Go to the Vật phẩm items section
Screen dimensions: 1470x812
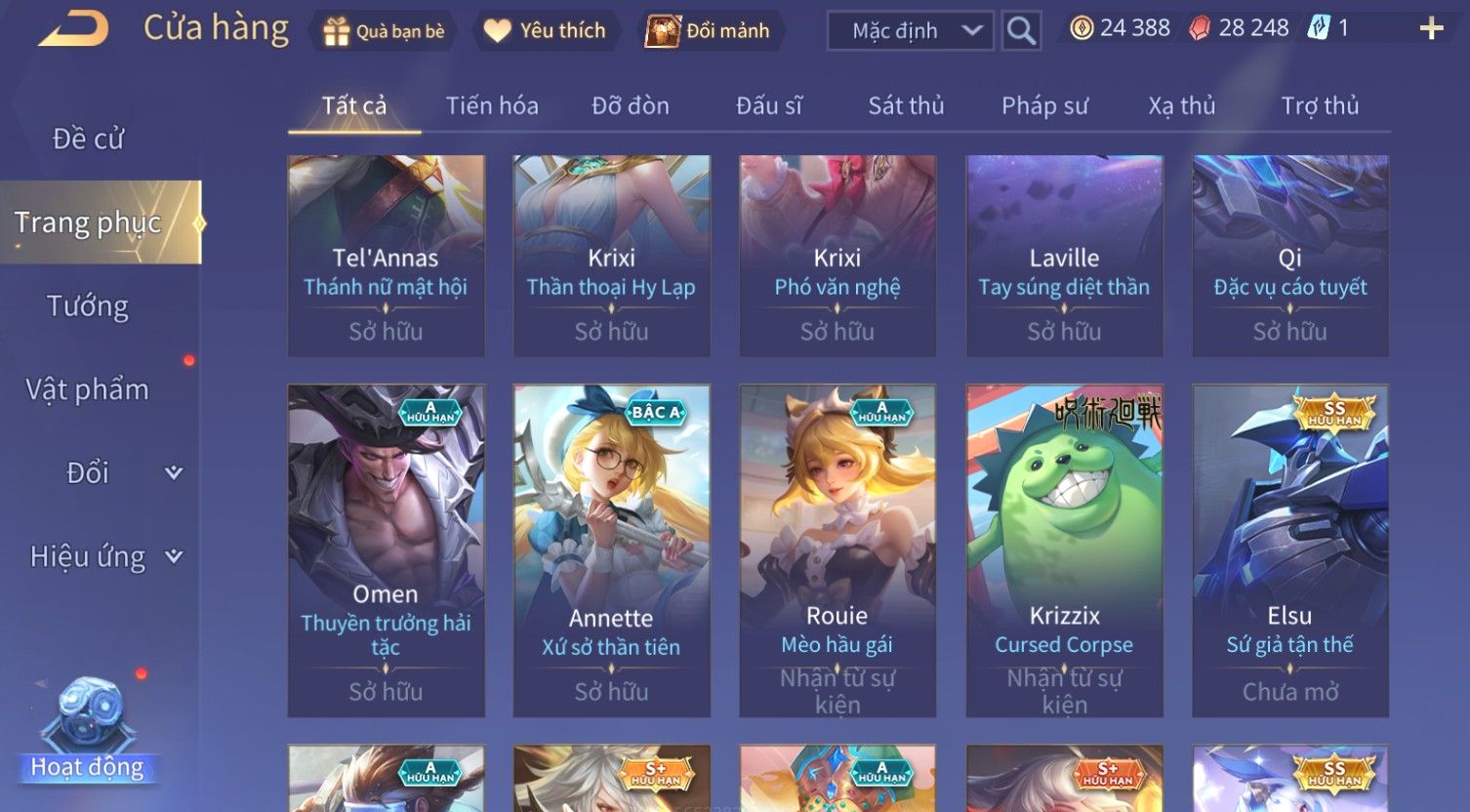(88, 389)
